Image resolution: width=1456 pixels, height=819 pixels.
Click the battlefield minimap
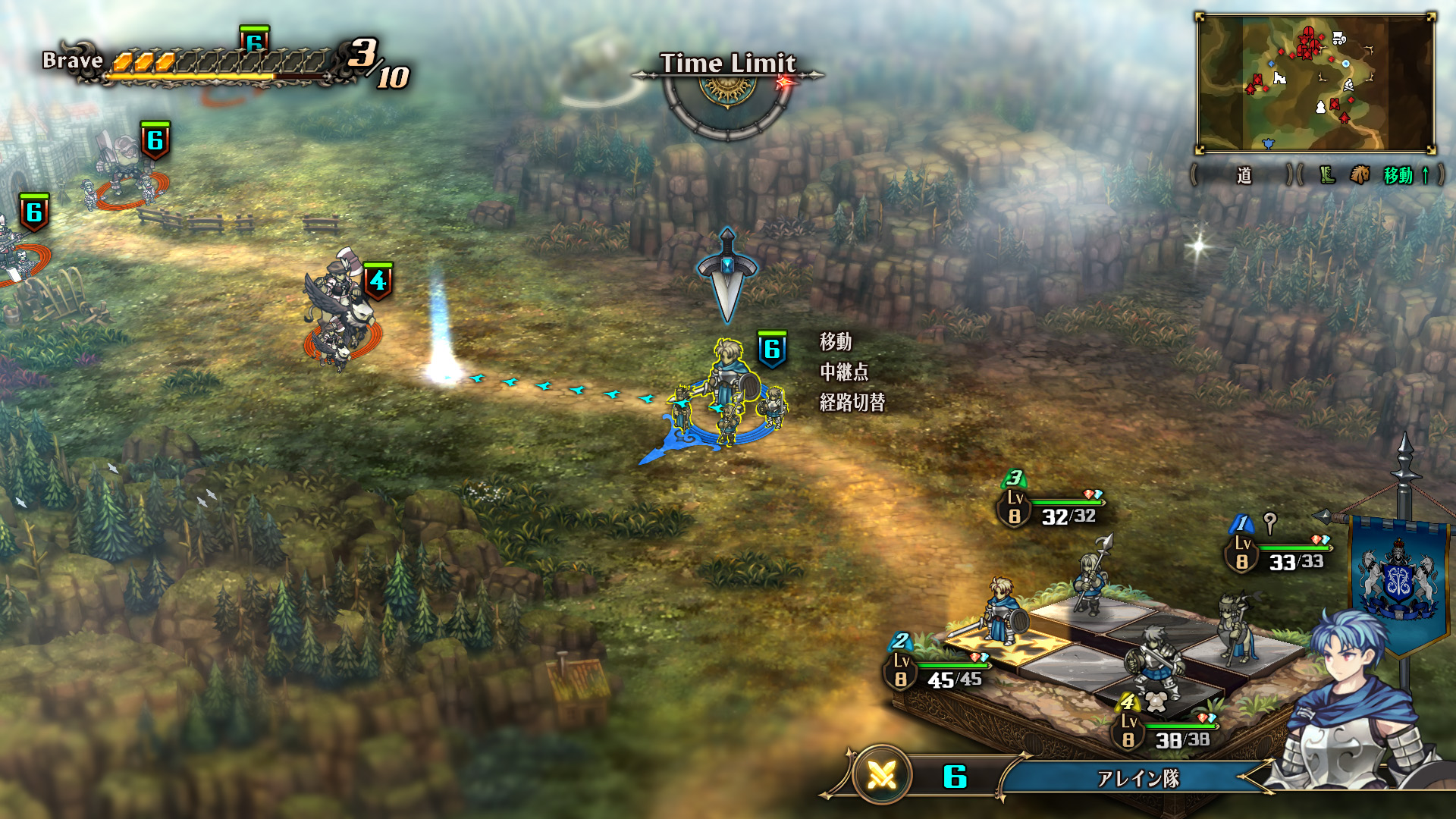pos(1316,83)
